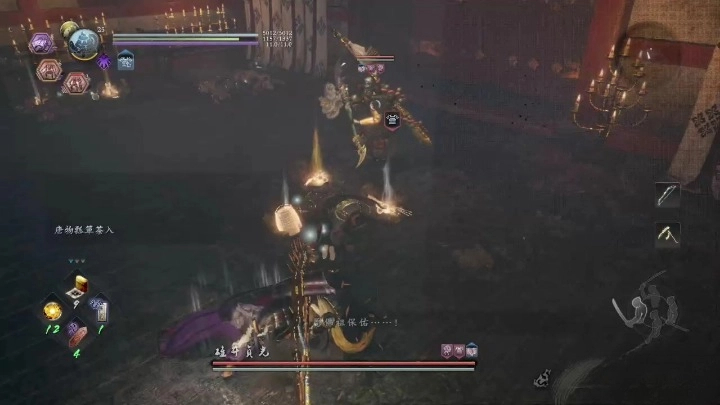Click the purple spider-like status icon
Viewport: 720px width, 405px height.
click(x=103, y=61)
